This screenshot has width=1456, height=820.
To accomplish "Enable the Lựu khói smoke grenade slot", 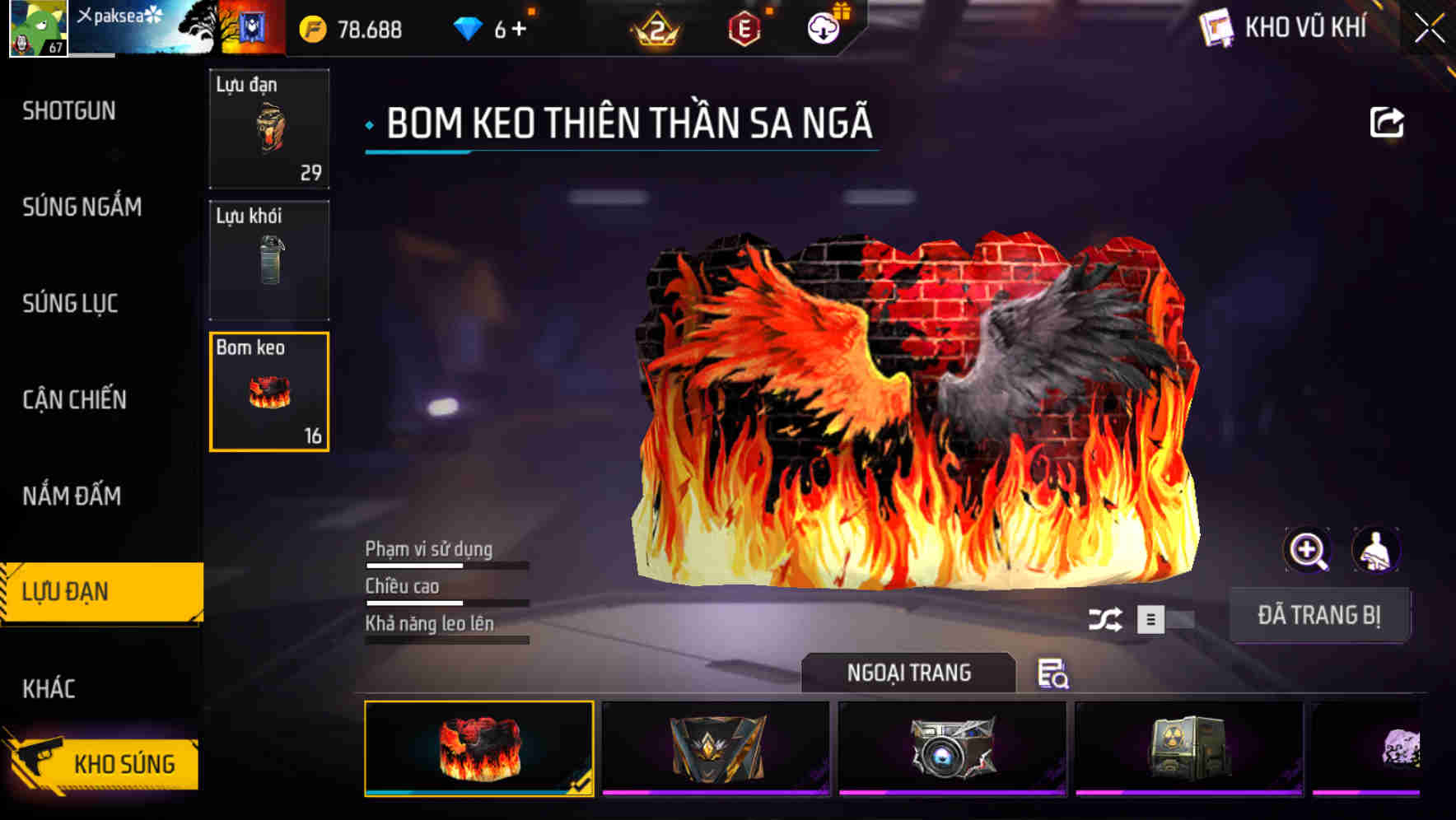I will tap(268, 259).
